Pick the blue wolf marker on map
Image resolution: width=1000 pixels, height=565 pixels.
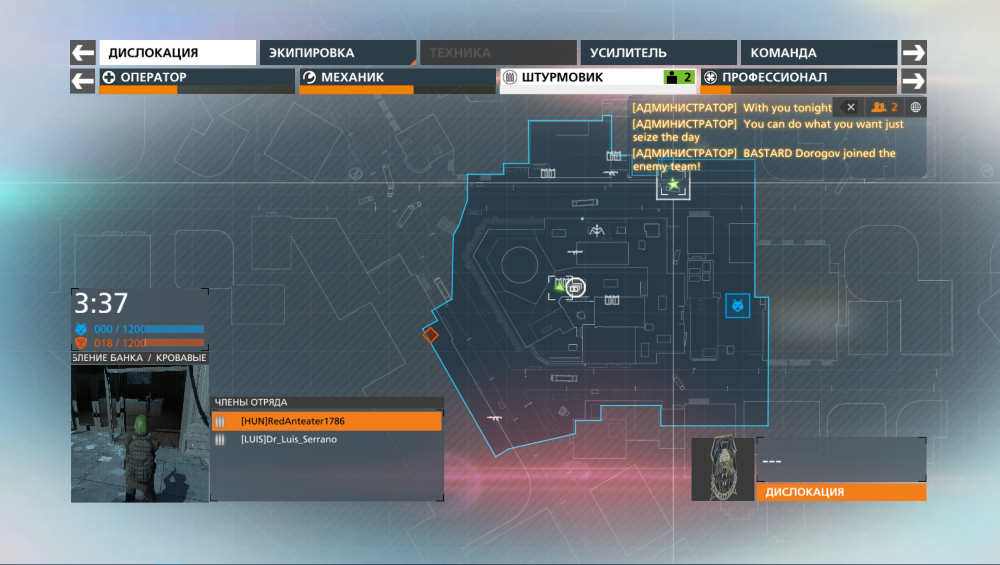coord(738,305)
